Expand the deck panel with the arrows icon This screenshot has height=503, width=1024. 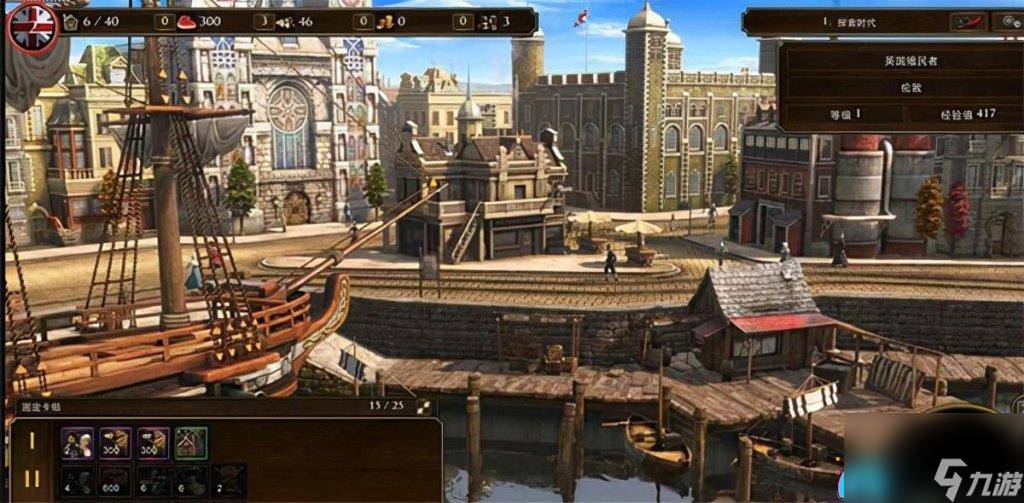tap(424, 407)
